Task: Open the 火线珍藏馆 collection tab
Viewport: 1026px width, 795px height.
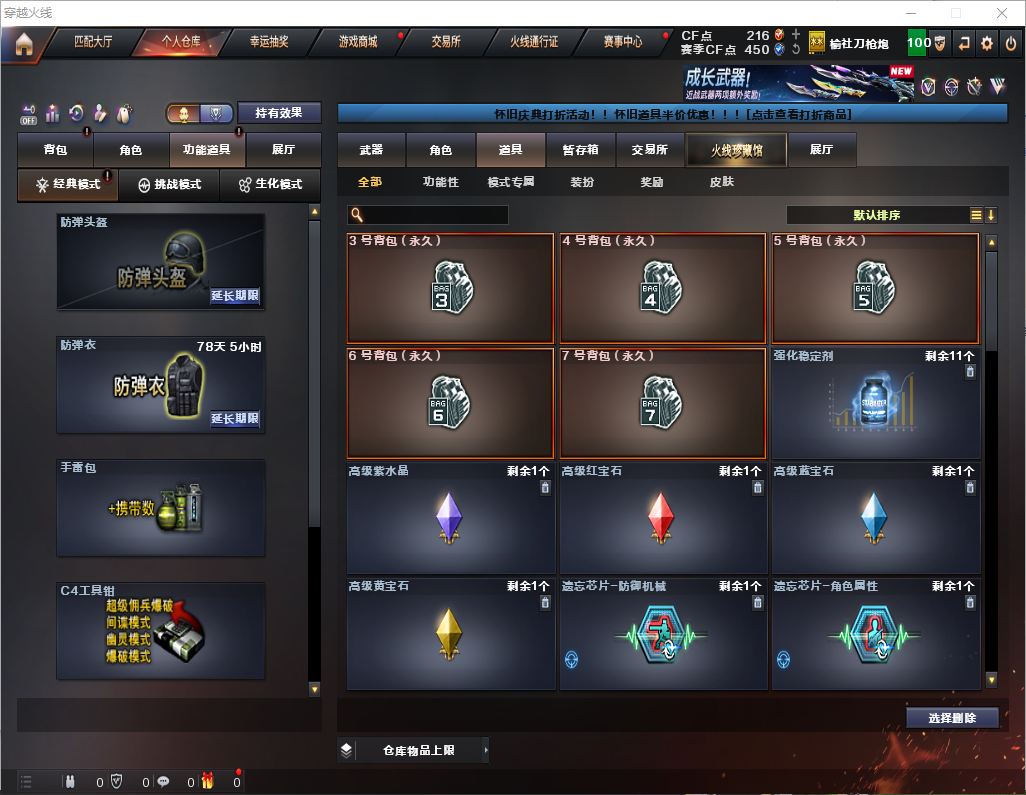Action: click(735, 150)
